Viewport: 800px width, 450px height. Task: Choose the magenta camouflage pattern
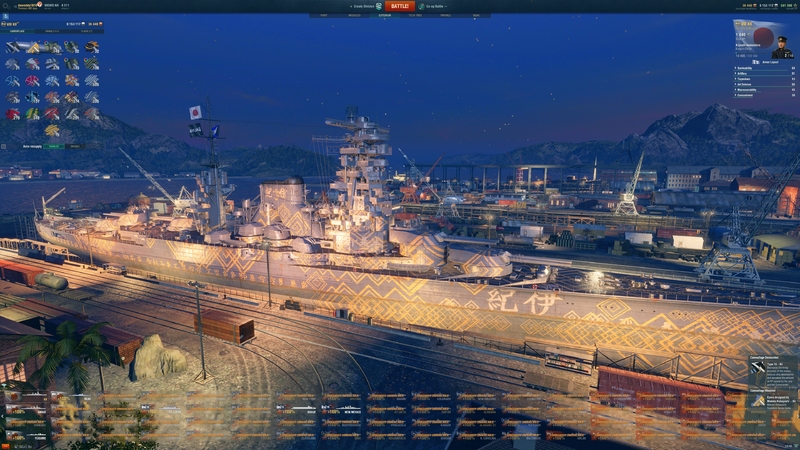tap(33, 81)
